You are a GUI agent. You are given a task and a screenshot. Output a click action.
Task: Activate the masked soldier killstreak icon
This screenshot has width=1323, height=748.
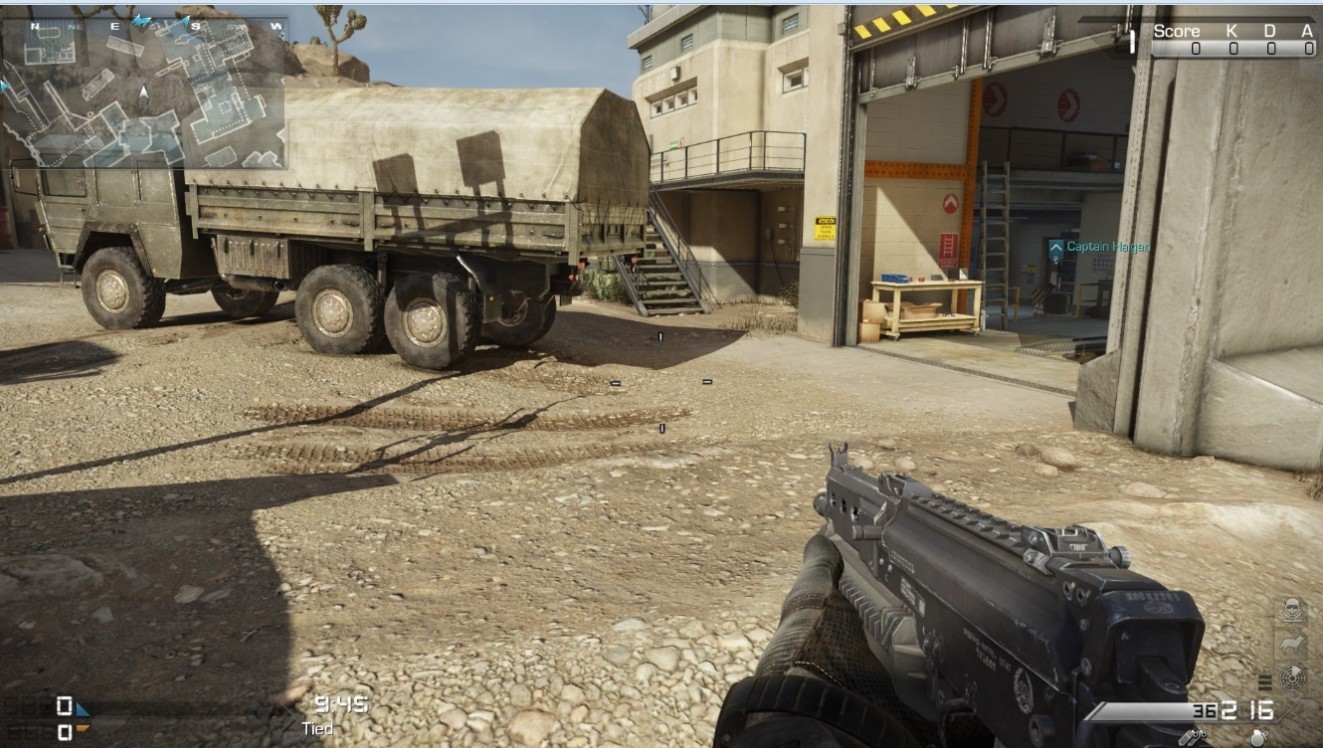(x=1292, y=610)
